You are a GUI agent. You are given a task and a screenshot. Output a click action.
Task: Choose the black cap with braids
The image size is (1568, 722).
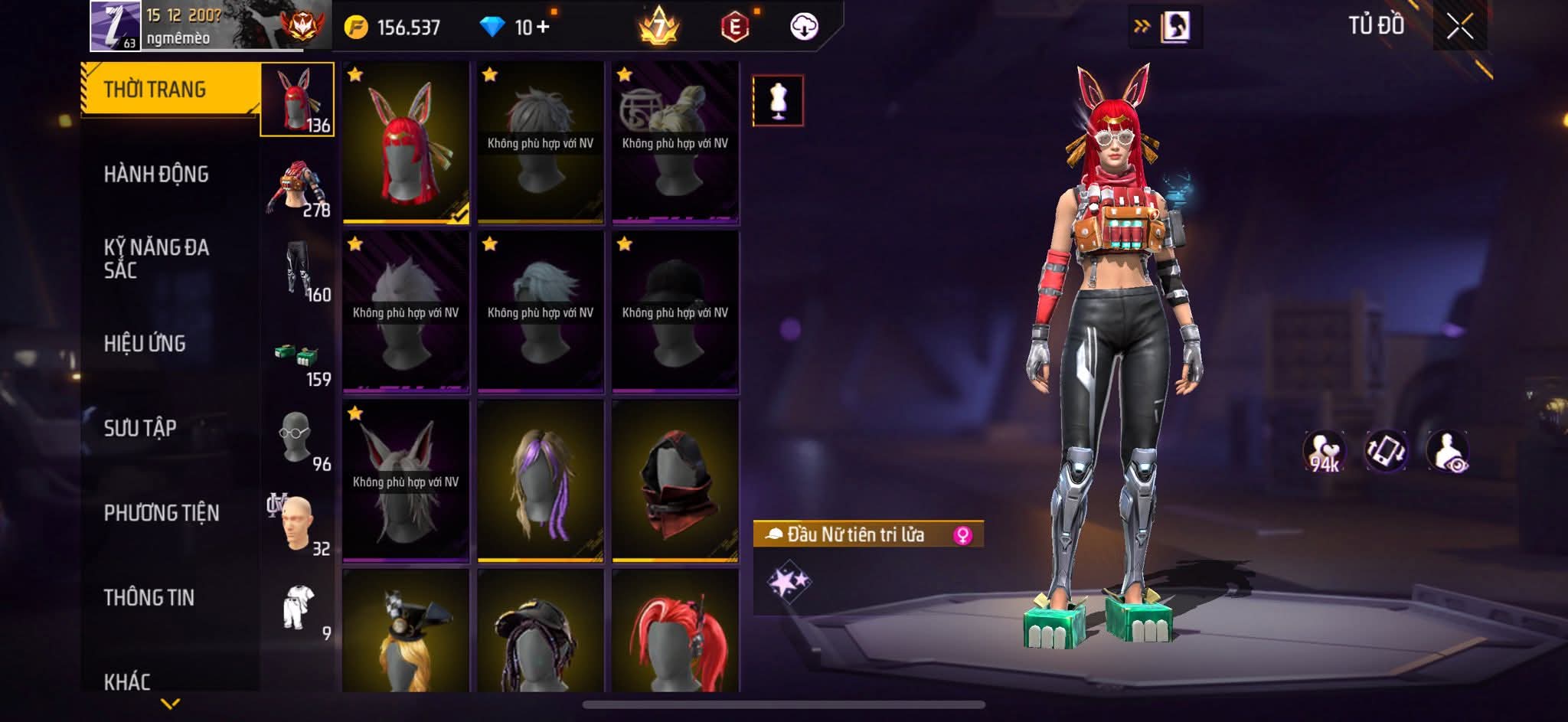[541, 635]
